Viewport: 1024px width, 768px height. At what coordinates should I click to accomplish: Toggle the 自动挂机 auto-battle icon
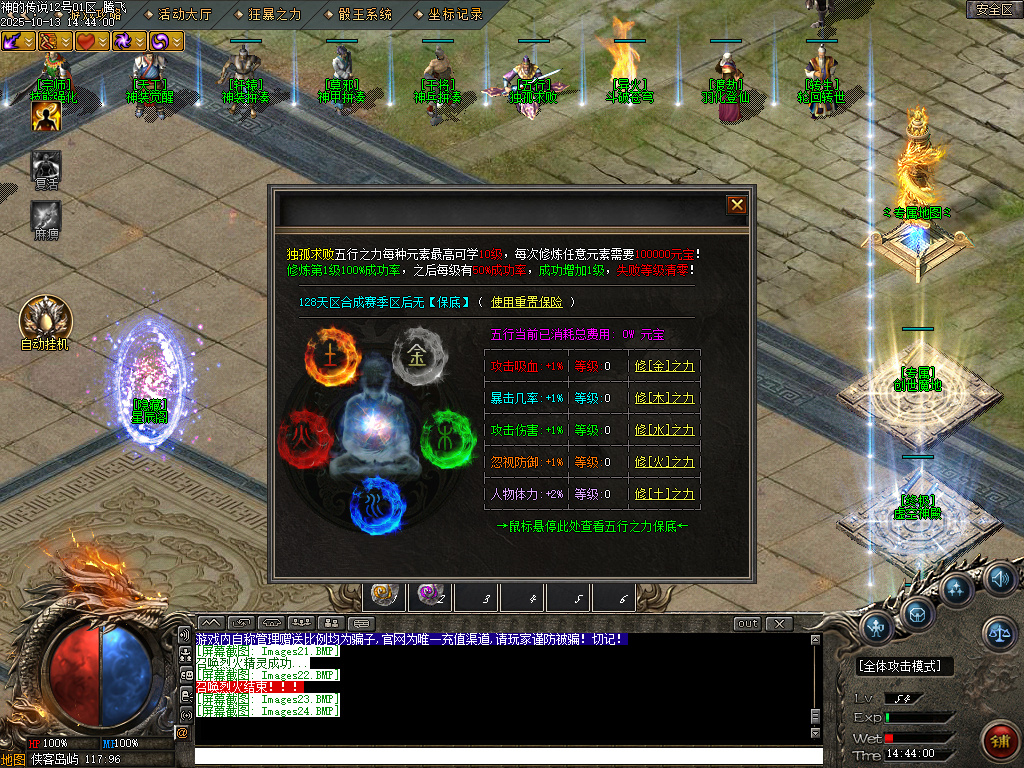pyautogui.click(x=45, y=319)
